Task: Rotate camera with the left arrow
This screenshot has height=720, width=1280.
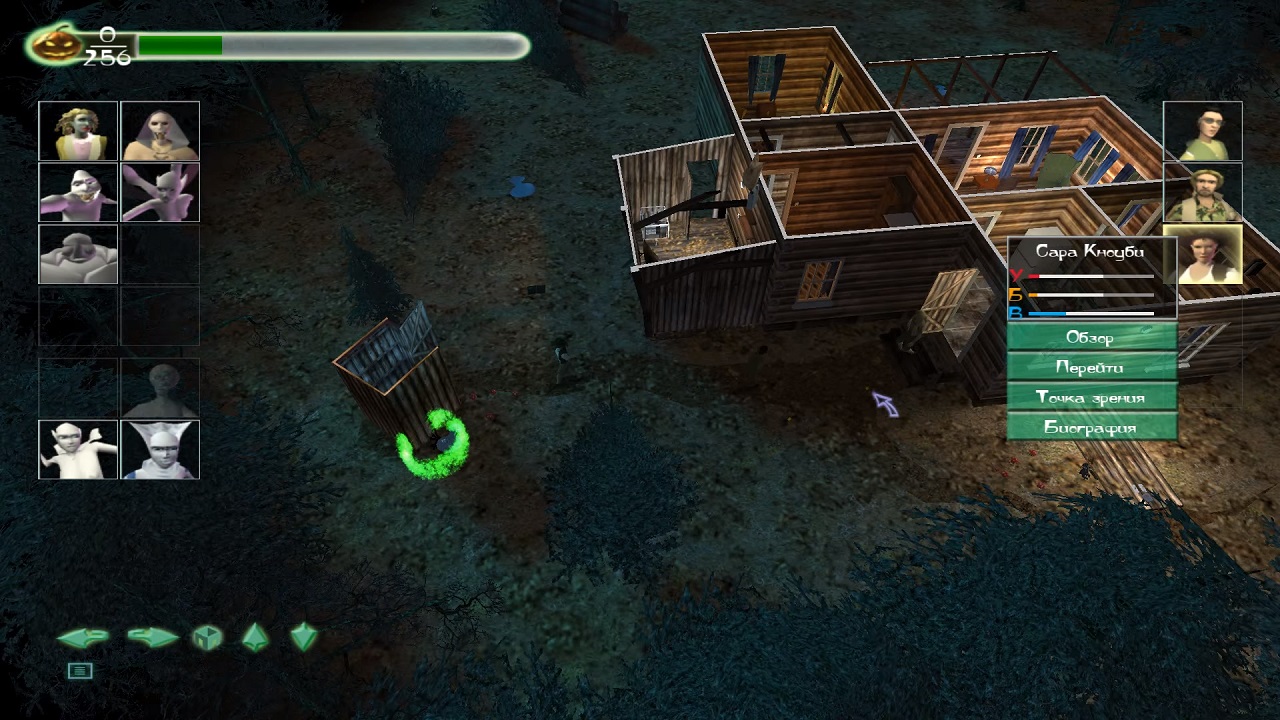Action: 83,638
